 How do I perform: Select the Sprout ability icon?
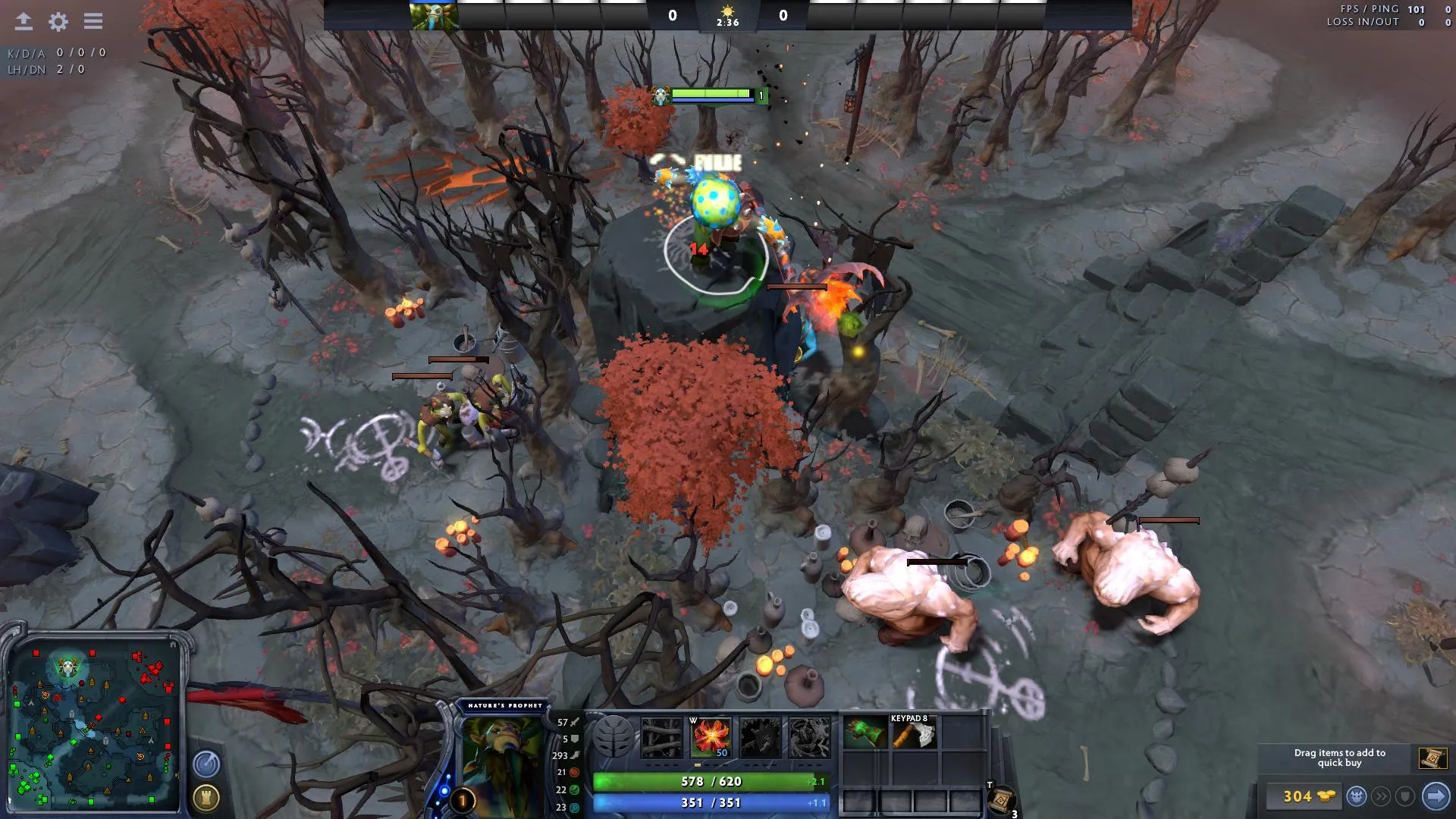coord(661,737)
